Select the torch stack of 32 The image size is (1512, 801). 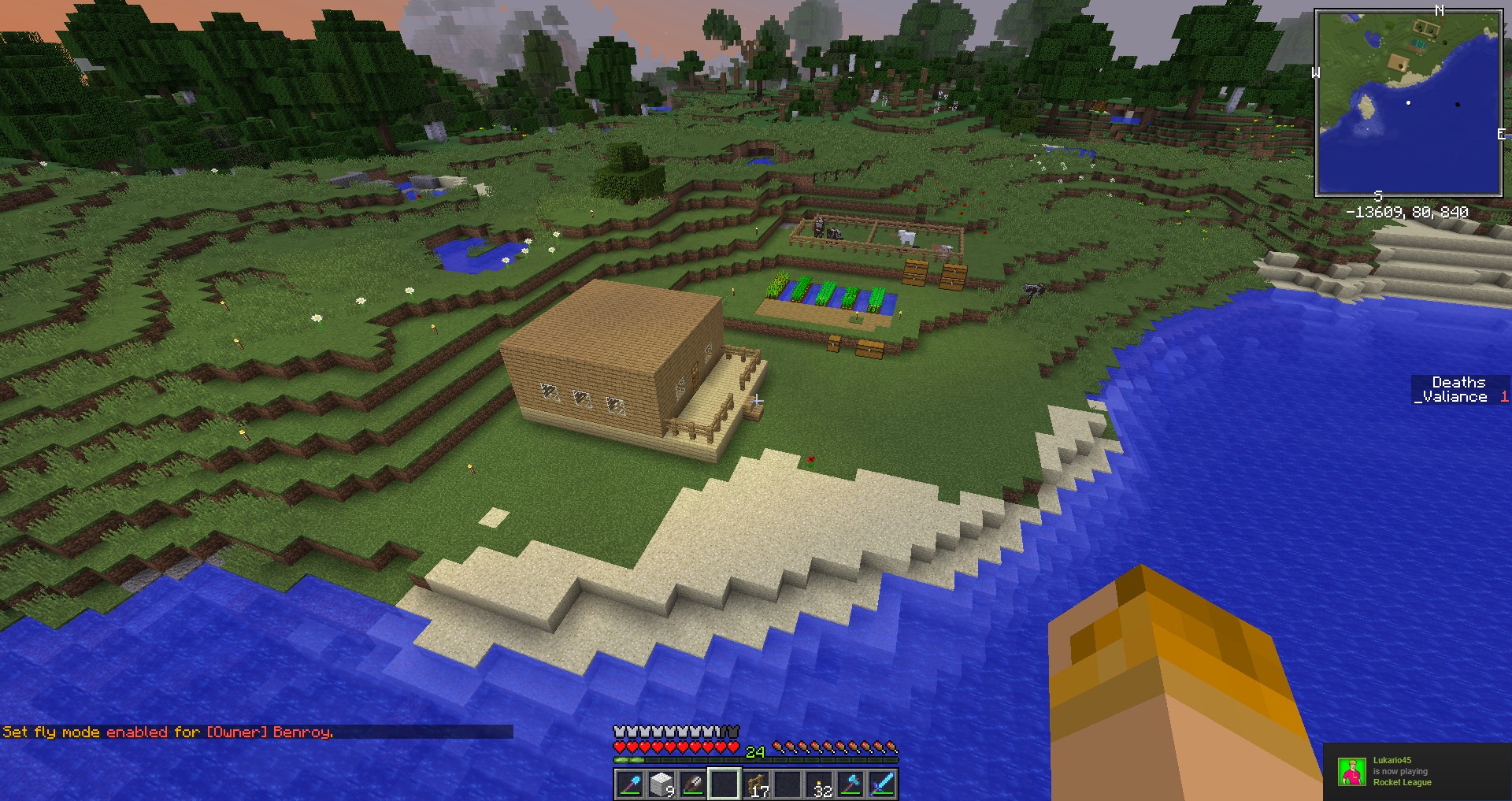pyautogui.click(x=820, y=784)
